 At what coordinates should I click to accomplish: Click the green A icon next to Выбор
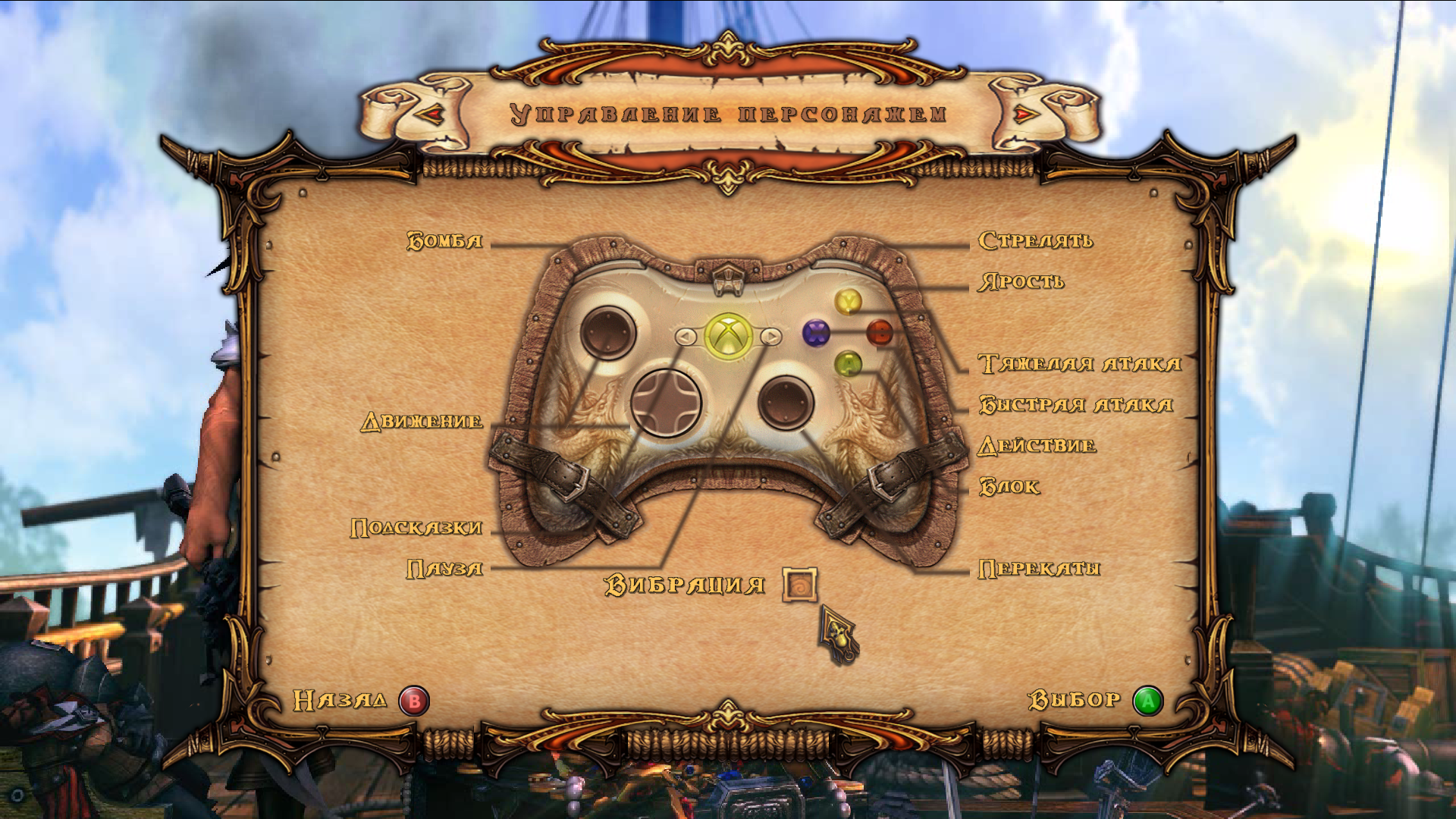tap(1149, 701)
